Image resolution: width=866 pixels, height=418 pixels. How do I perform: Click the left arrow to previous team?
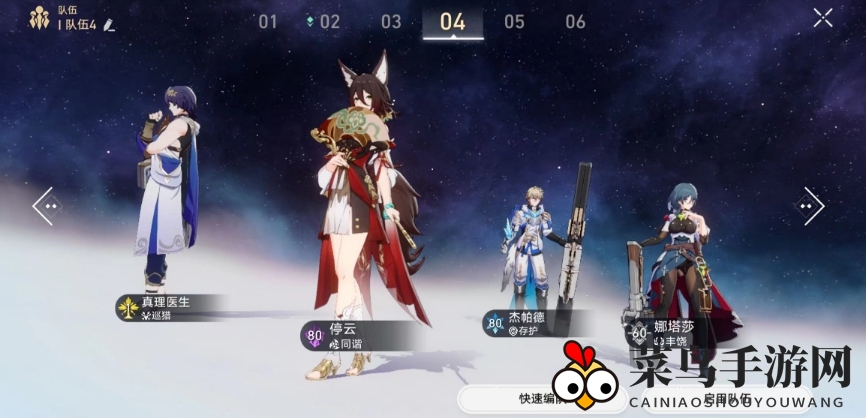tap(46, 206)
